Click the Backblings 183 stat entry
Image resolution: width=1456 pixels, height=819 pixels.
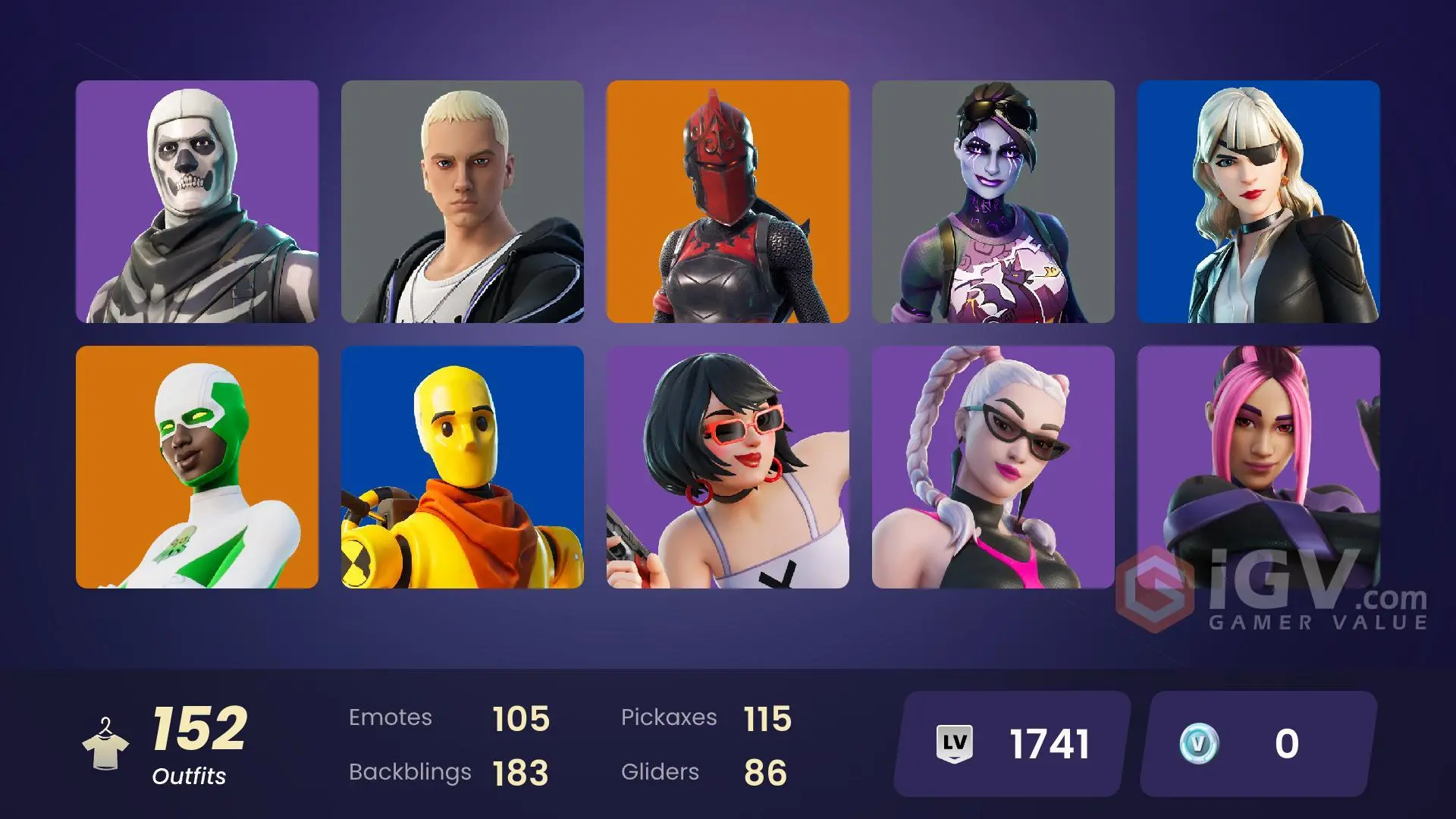point(447,772)
